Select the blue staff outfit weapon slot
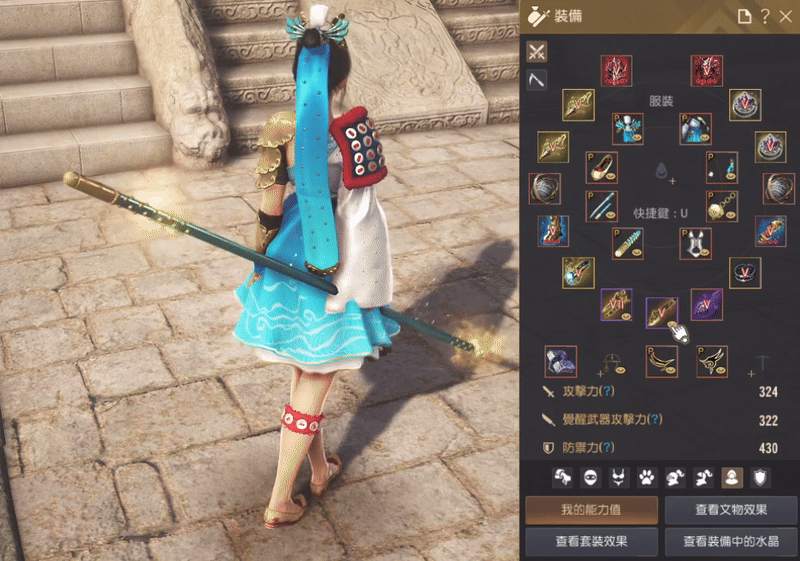 (x=601, y=206)
